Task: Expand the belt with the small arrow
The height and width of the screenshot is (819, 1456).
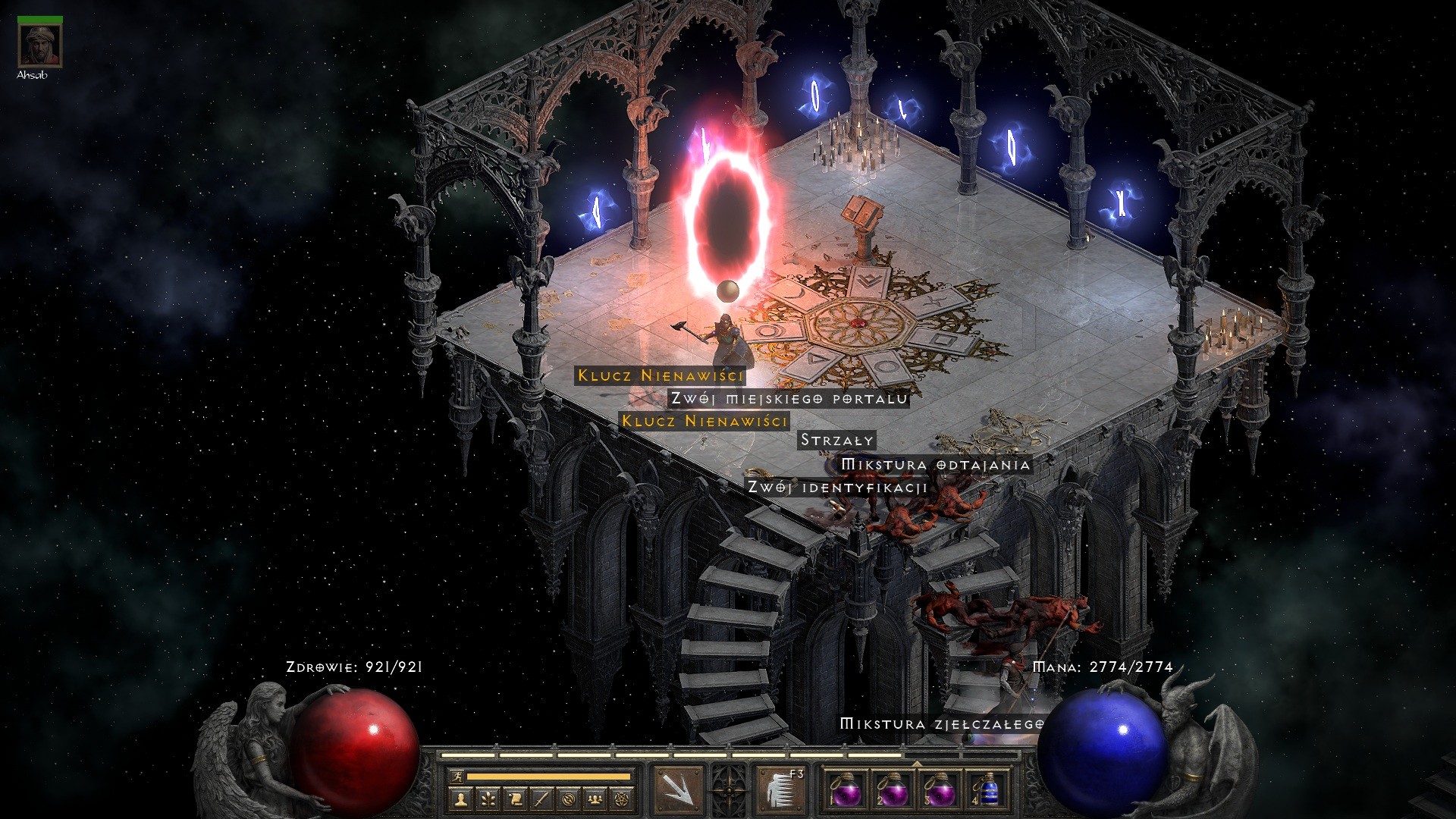Action: pos(916,764)
